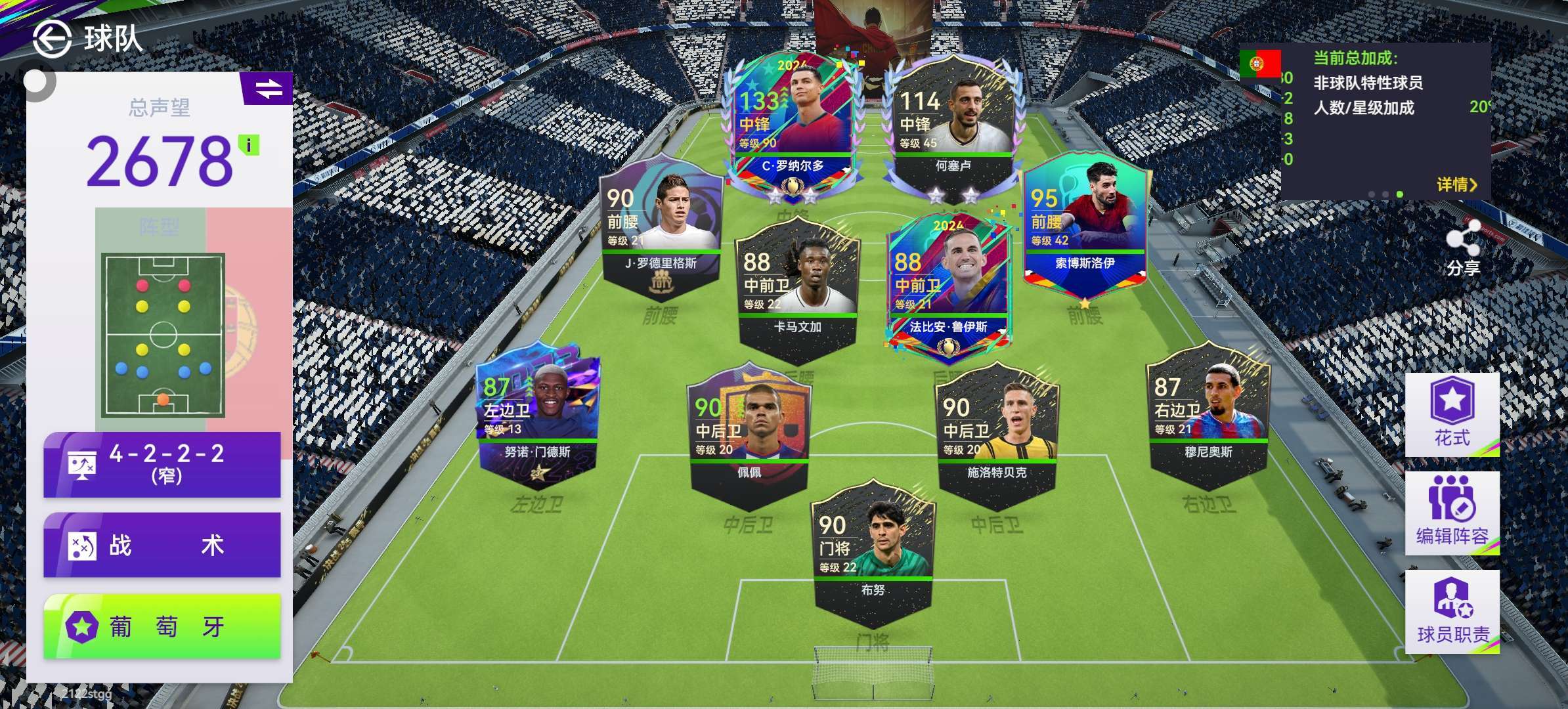The height and width of the screenshot is (709, 1568).
Task: Show 详情 for current total bonus
Action: (1456, 185)
